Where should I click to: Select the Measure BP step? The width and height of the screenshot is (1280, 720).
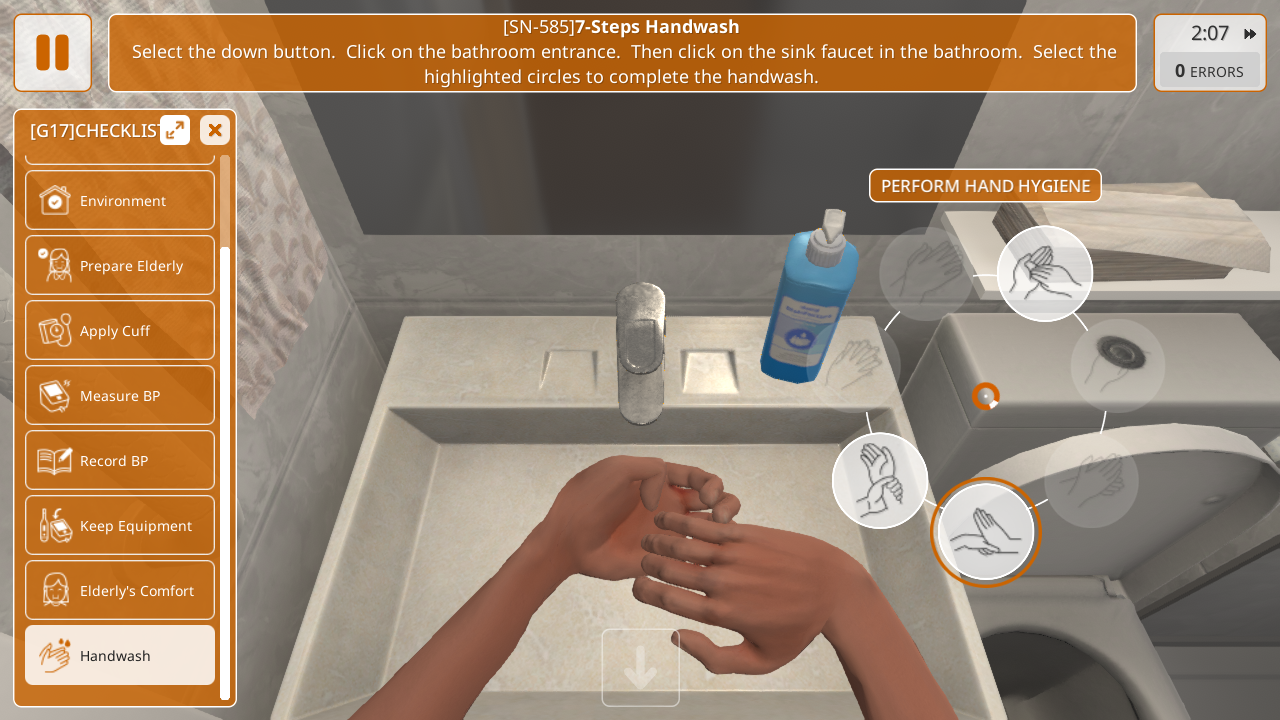tap(120, 395)
